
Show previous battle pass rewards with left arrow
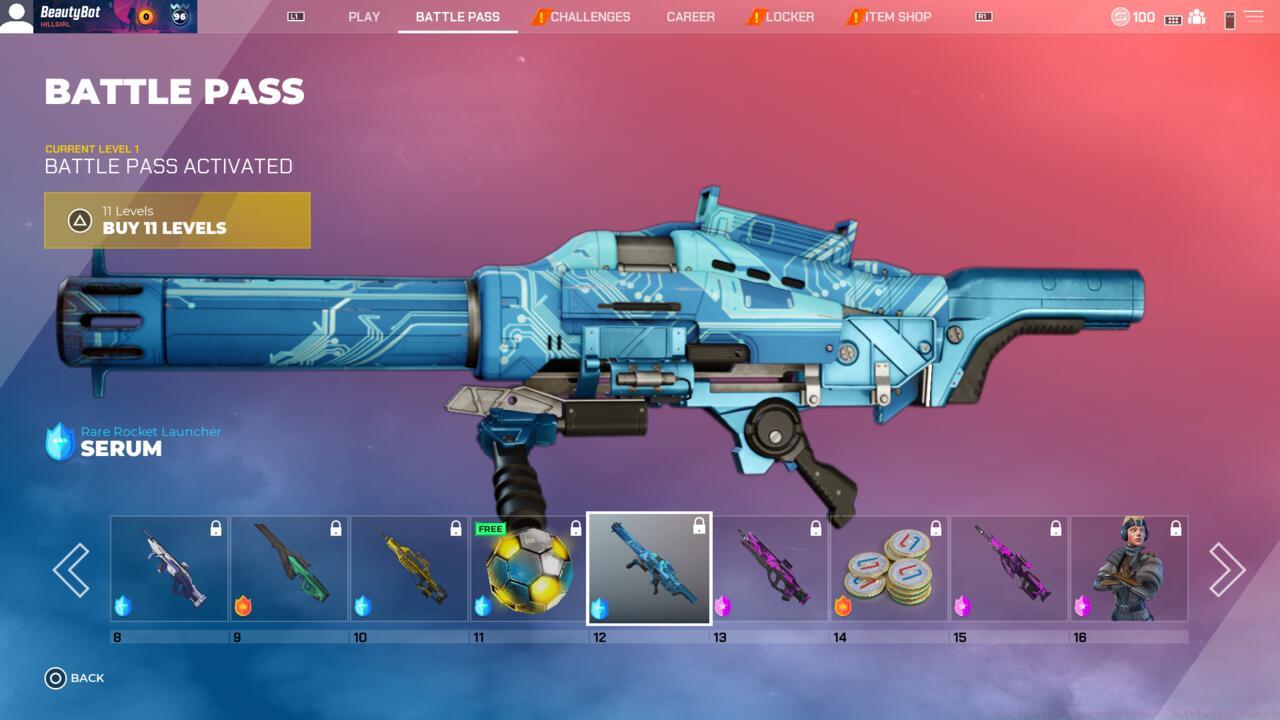[x=71, y=570]
